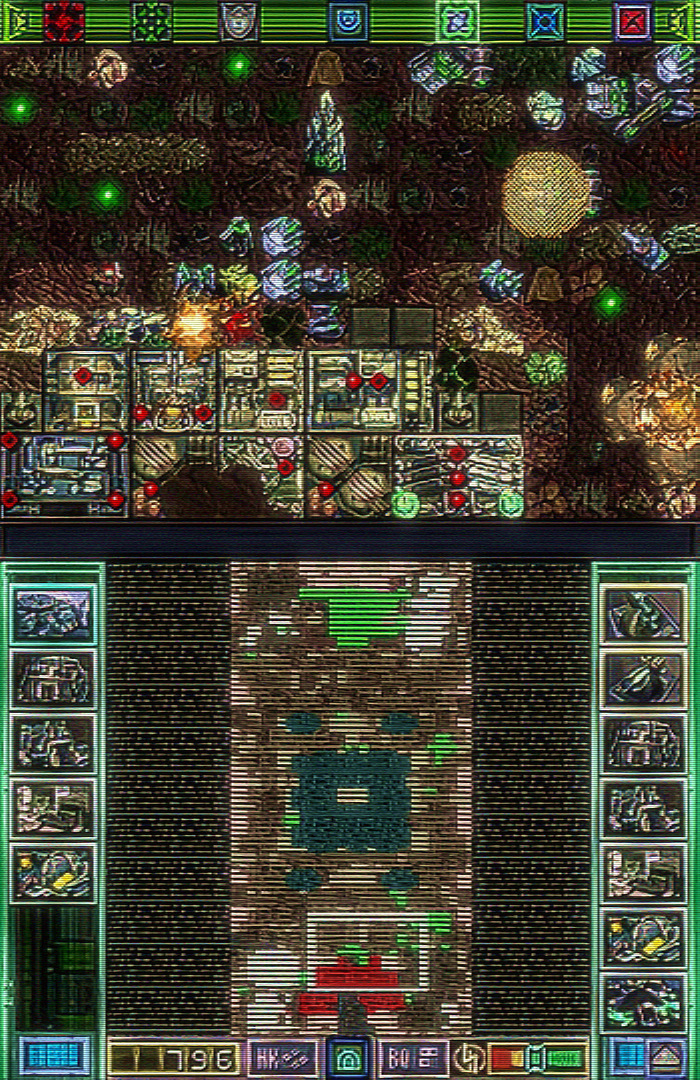Select the red X icon in top bar
This screenshot has height=1080, width=700.
(x=633, y=21)
